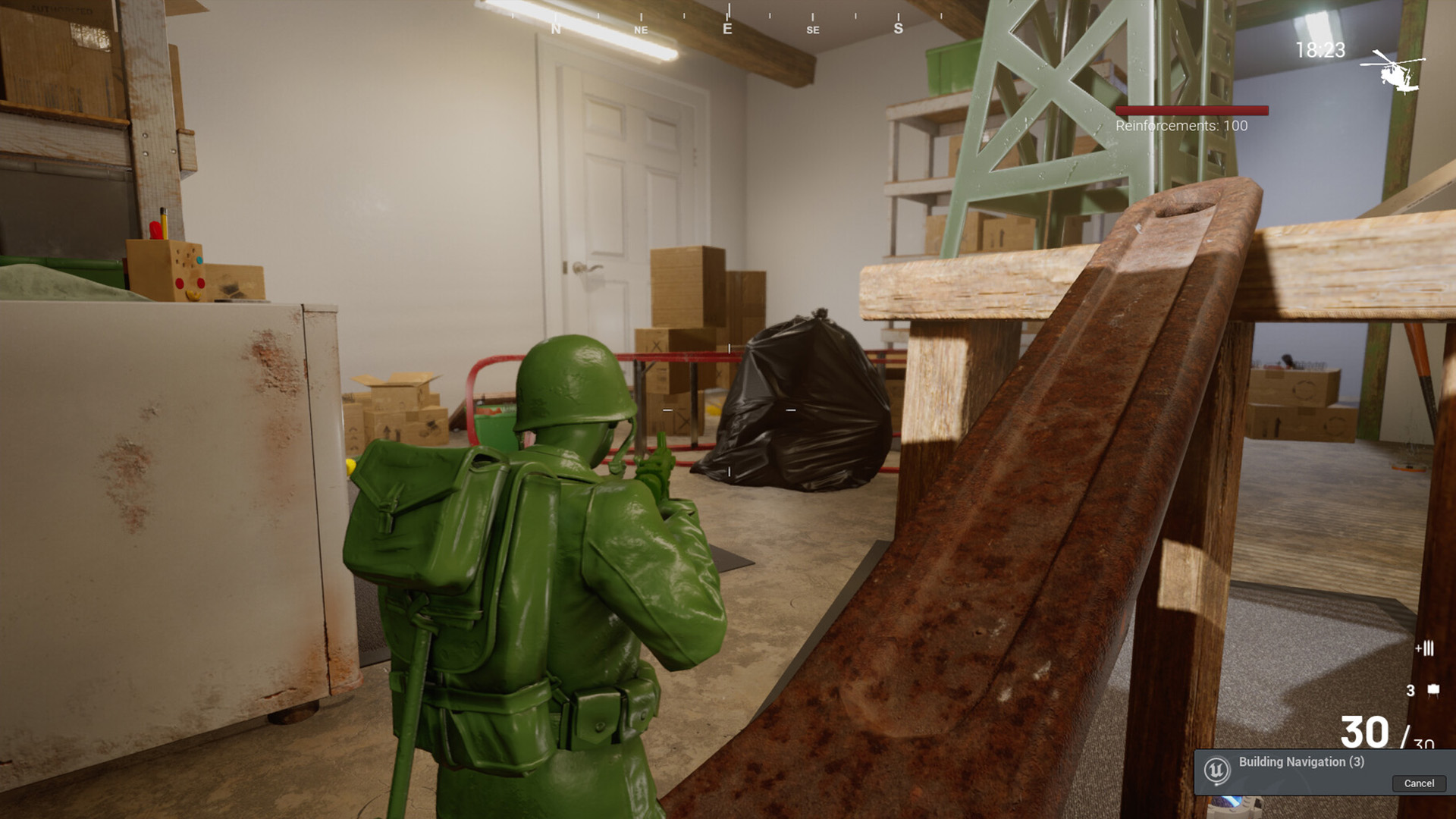Click the red Reinforcements health bar
This screenshot has height=819, width=1456.
[1191, 109]
